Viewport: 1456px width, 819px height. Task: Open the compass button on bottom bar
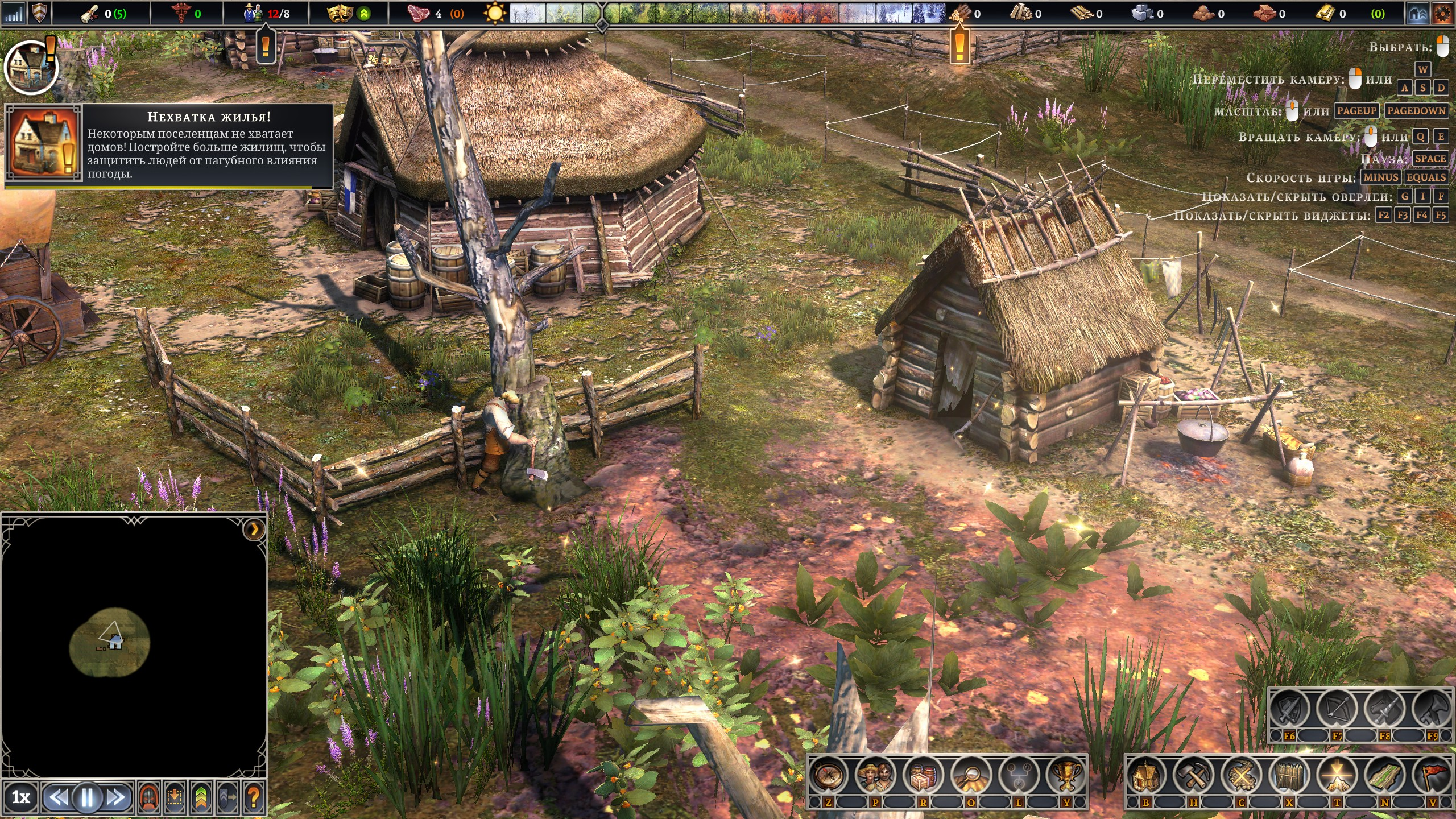[828, 775]
